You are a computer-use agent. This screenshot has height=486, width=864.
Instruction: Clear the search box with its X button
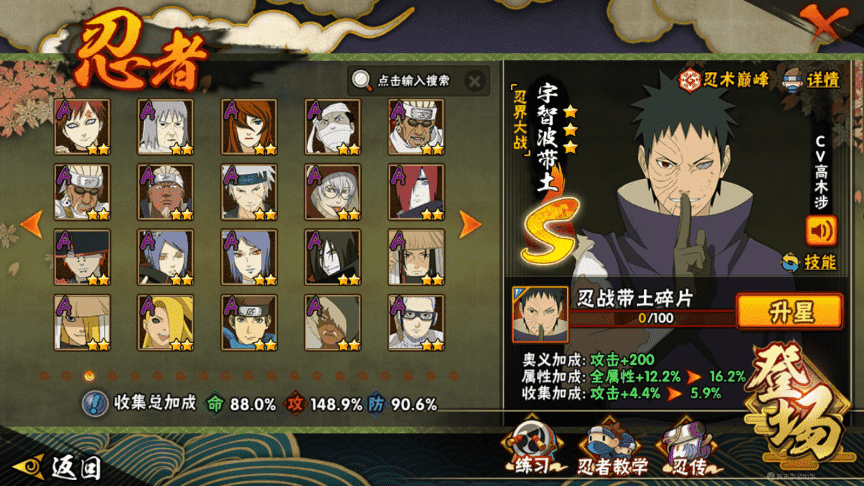click(474, 81)
